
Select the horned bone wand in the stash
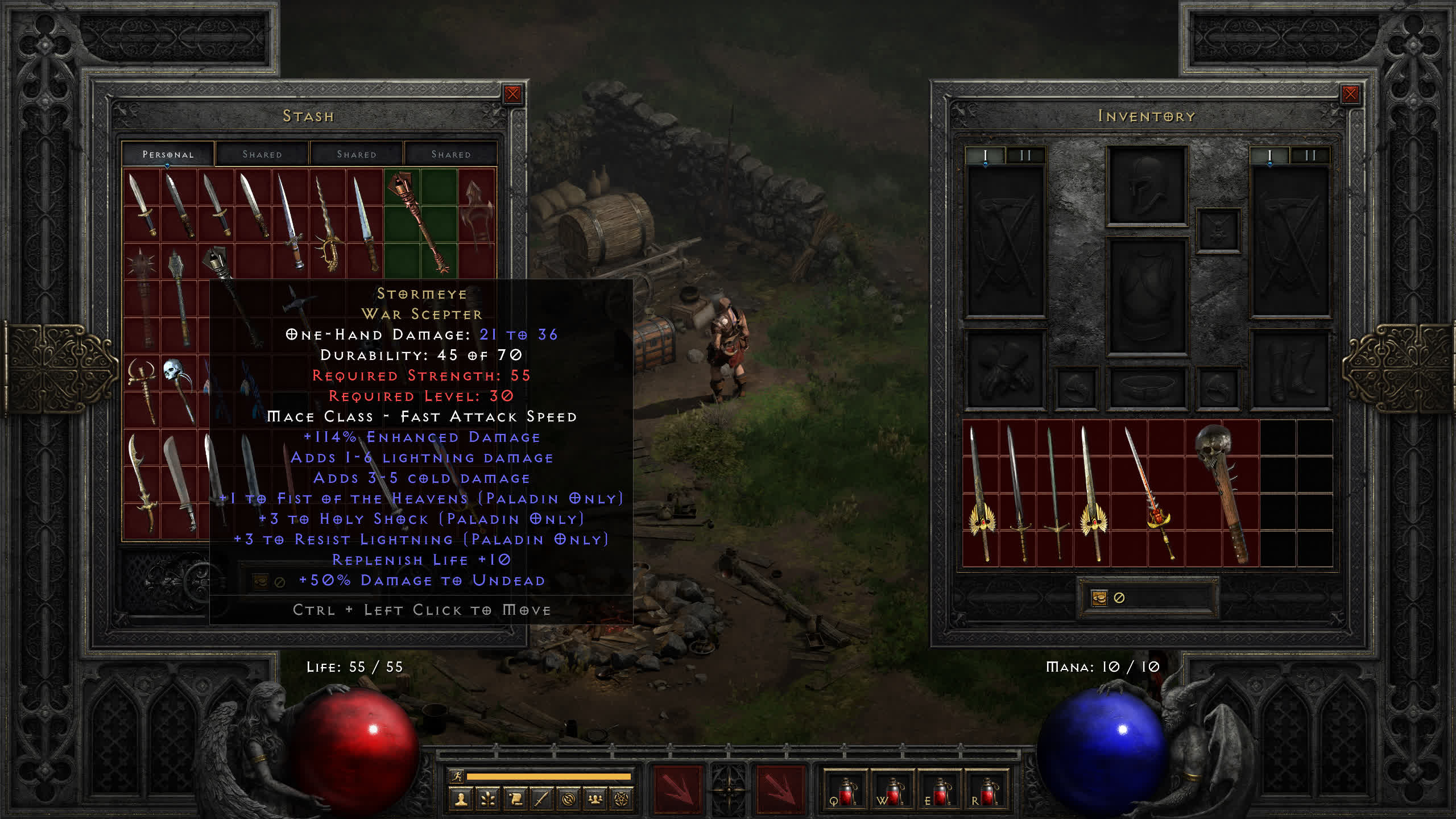point(142,390)
